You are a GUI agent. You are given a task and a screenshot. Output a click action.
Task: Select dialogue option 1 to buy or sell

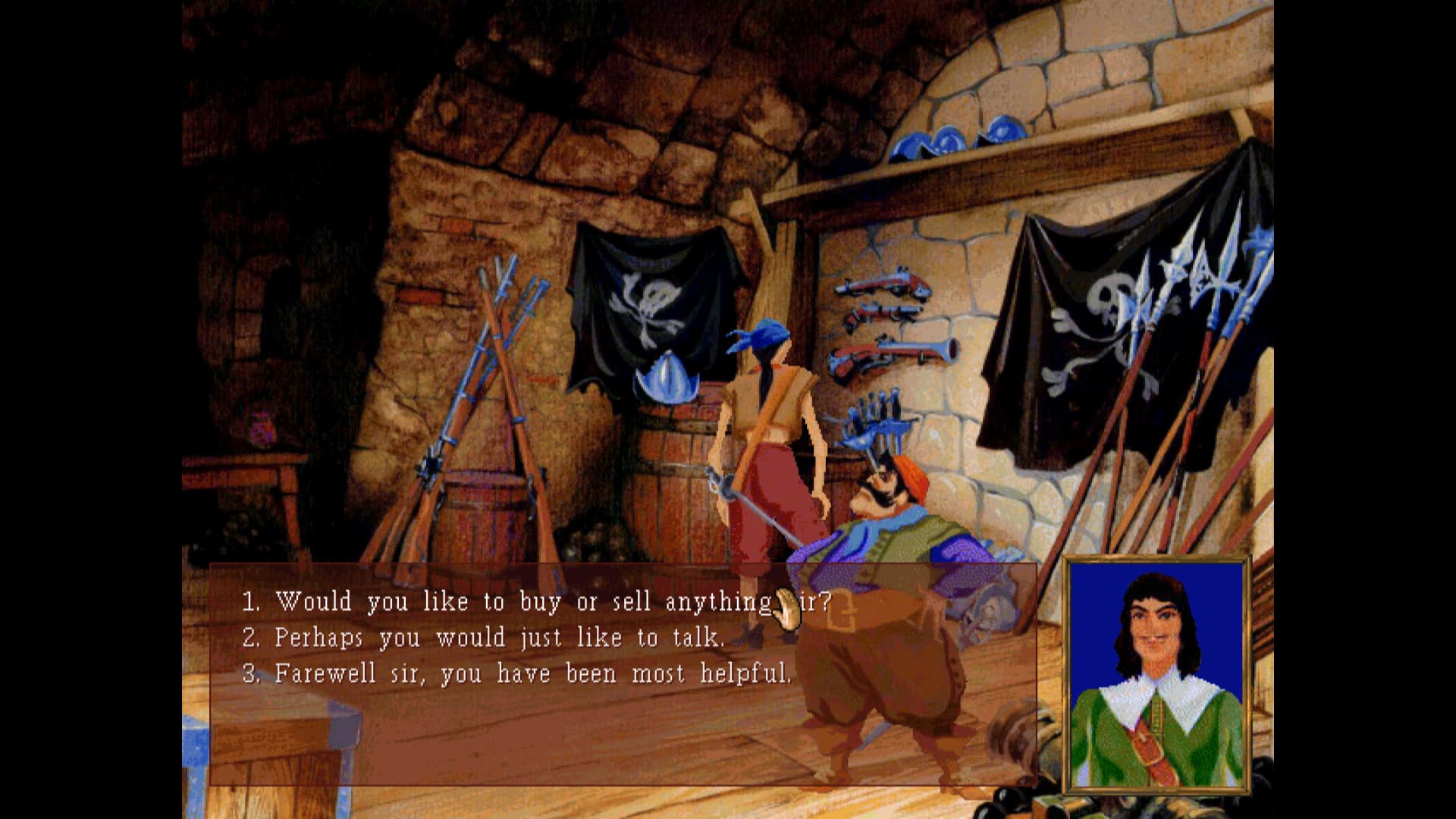531,601
